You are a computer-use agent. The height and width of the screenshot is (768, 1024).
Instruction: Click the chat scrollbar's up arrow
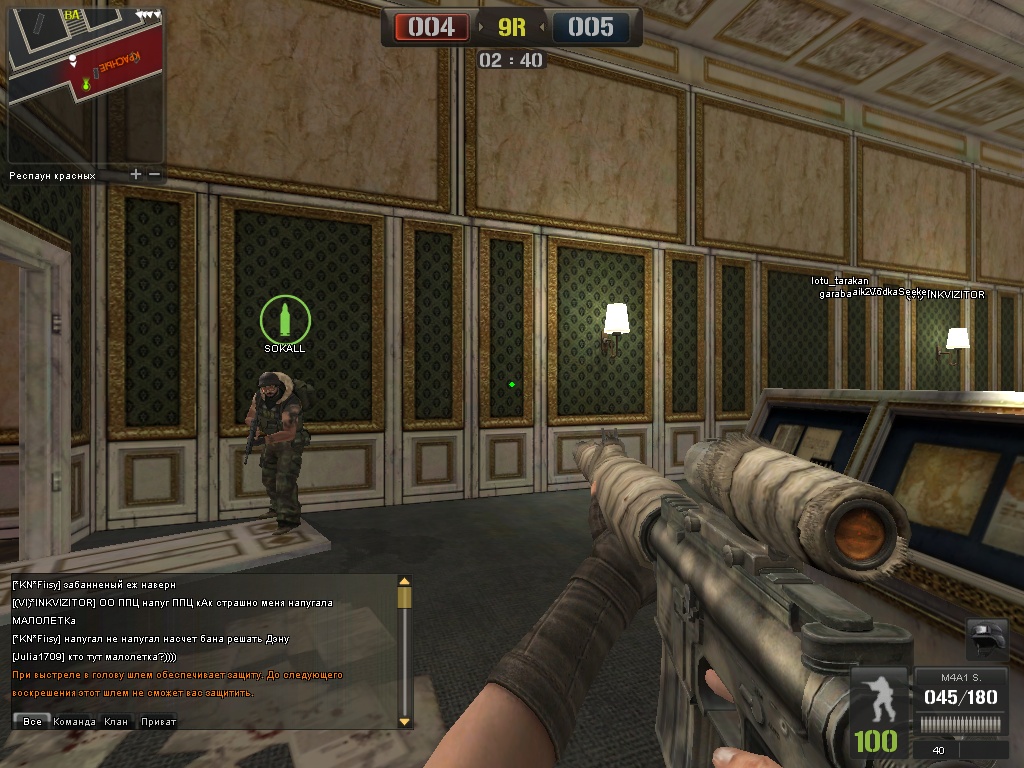pyautogui.click(x=404, y=581)
